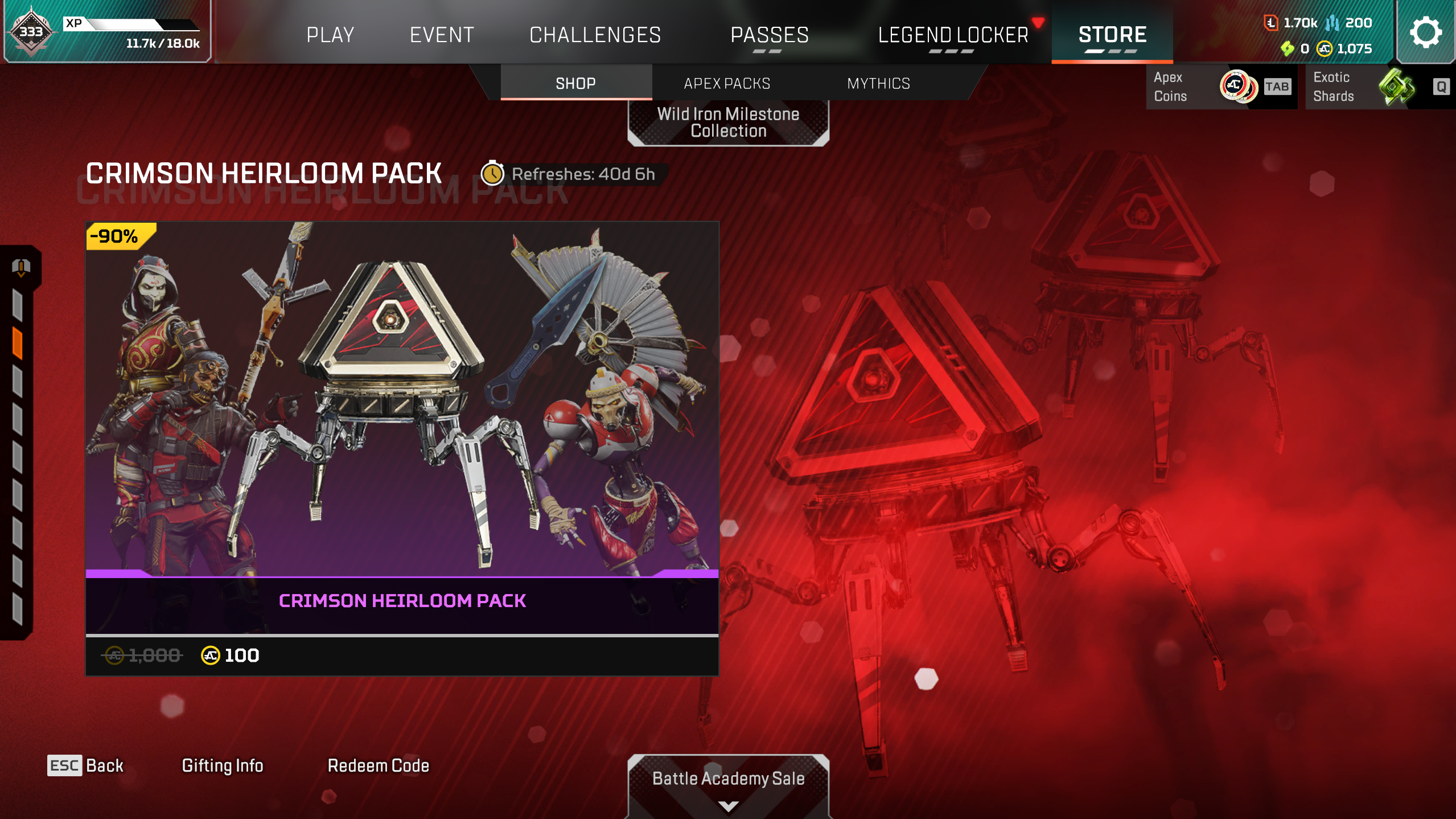The width and height of the screenshot is (1456, 819).
Task: Switch to the Event tab
Action: (x=442, y=35)
